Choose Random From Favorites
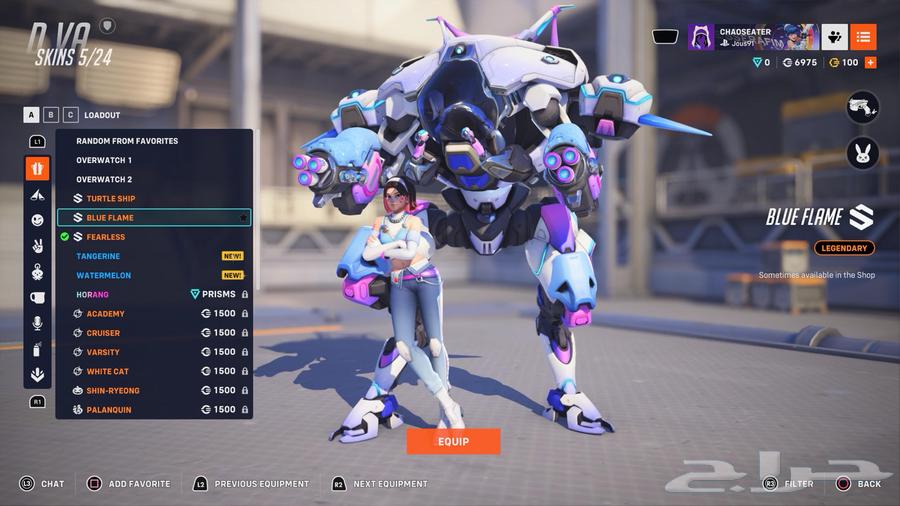 point(127,141)
